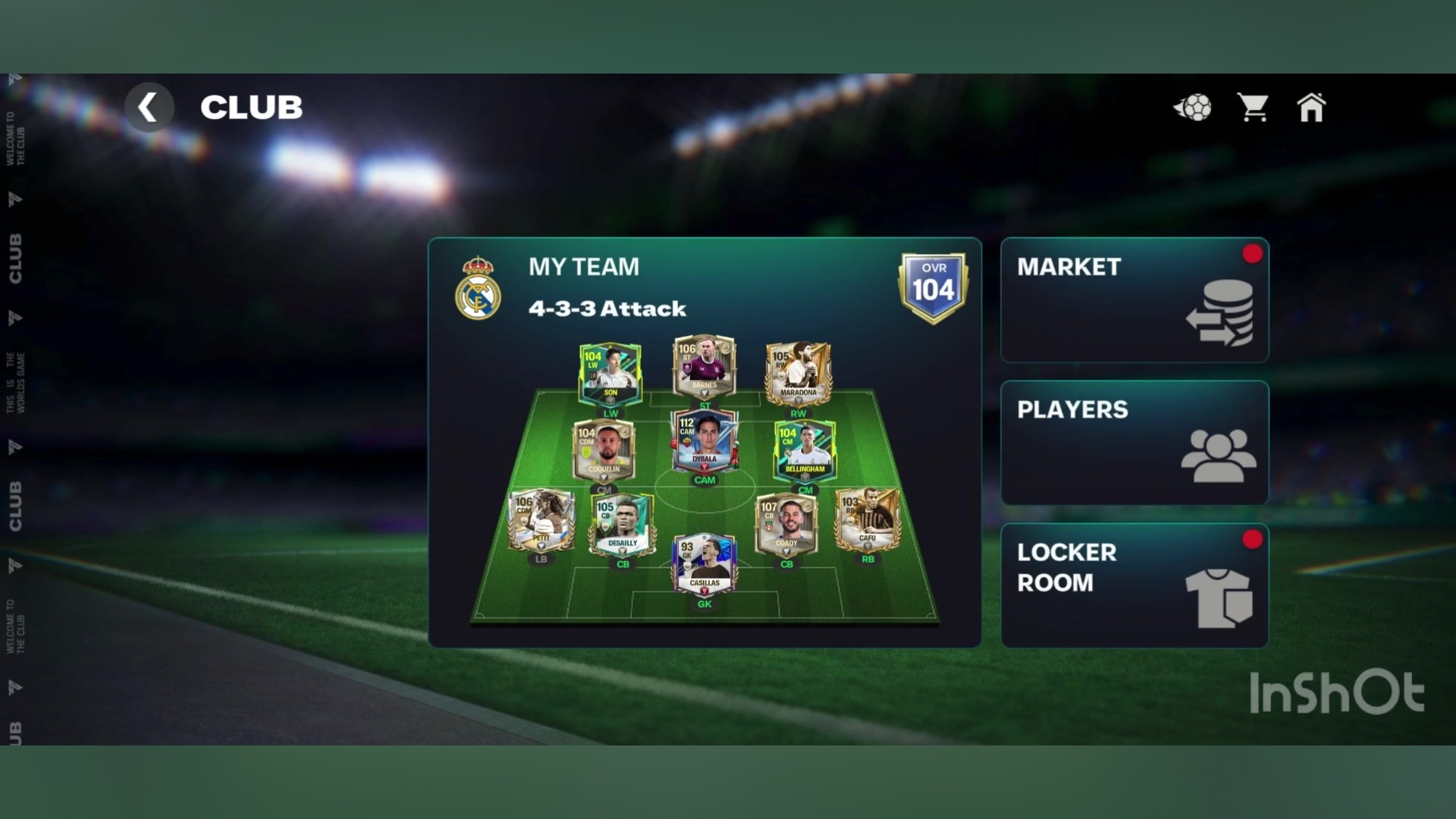This screenshot has height=819, width=1456.
Task: Pick the Coady center back card
Action: 786,523
